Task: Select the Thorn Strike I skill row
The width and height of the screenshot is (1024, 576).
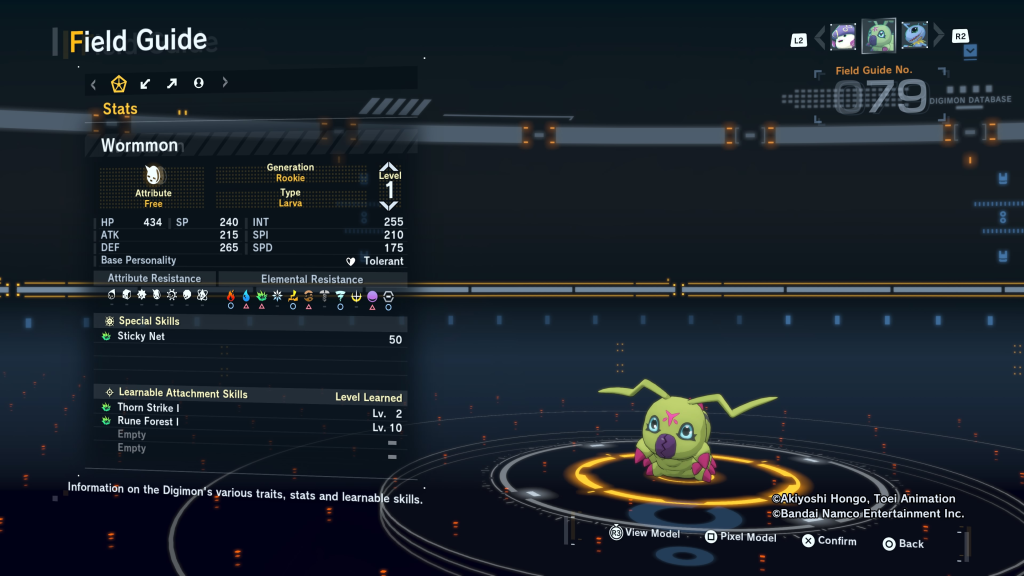Action: [x=250, y=408]
